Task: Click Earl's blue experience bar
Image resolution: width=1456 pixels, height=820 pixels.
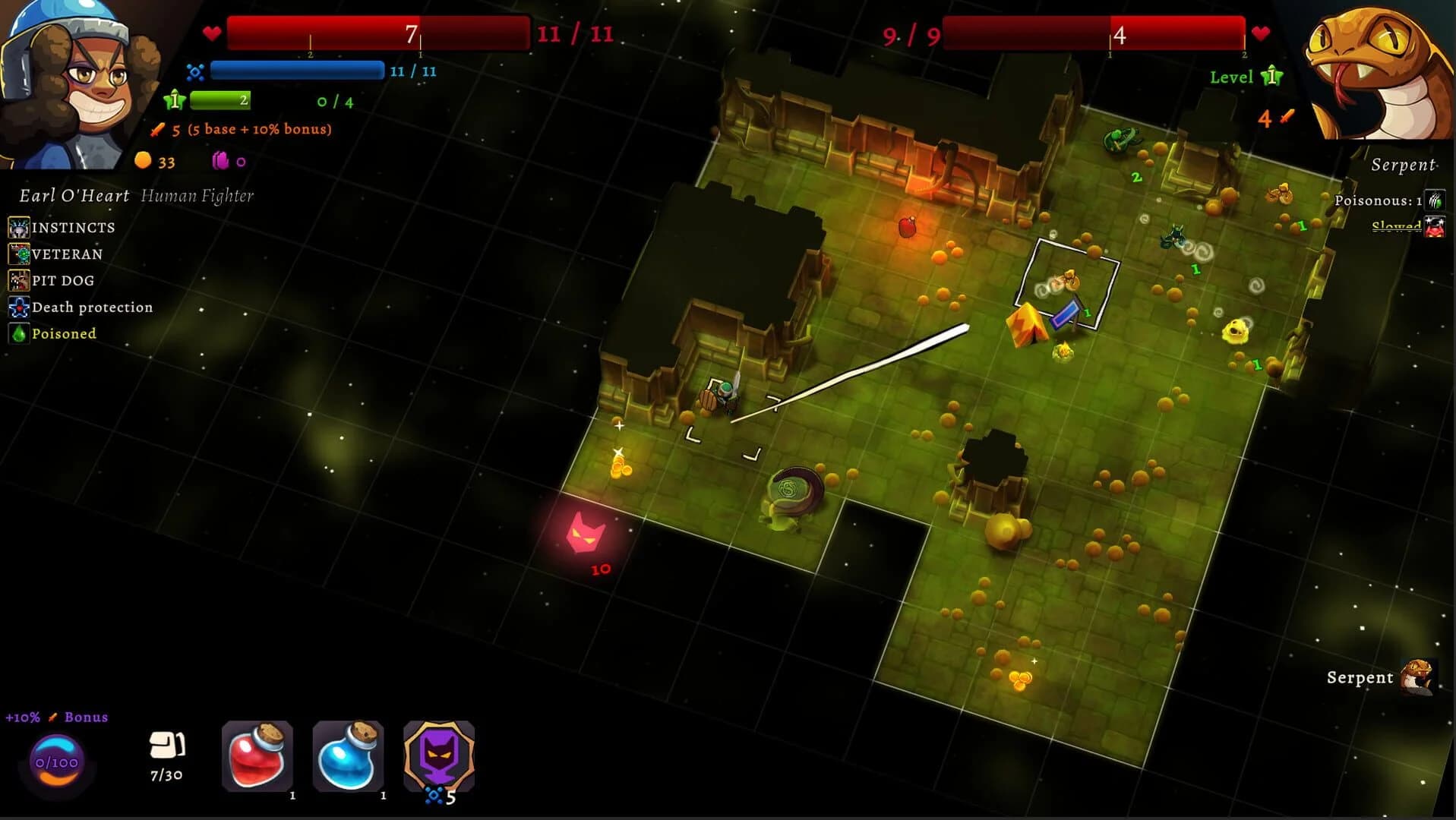Action: click(298, 71)
